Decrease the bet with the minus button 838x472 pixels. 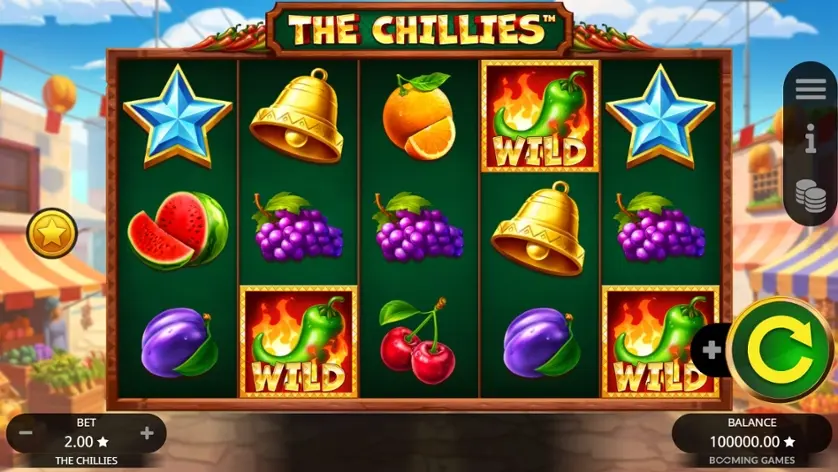26,433
